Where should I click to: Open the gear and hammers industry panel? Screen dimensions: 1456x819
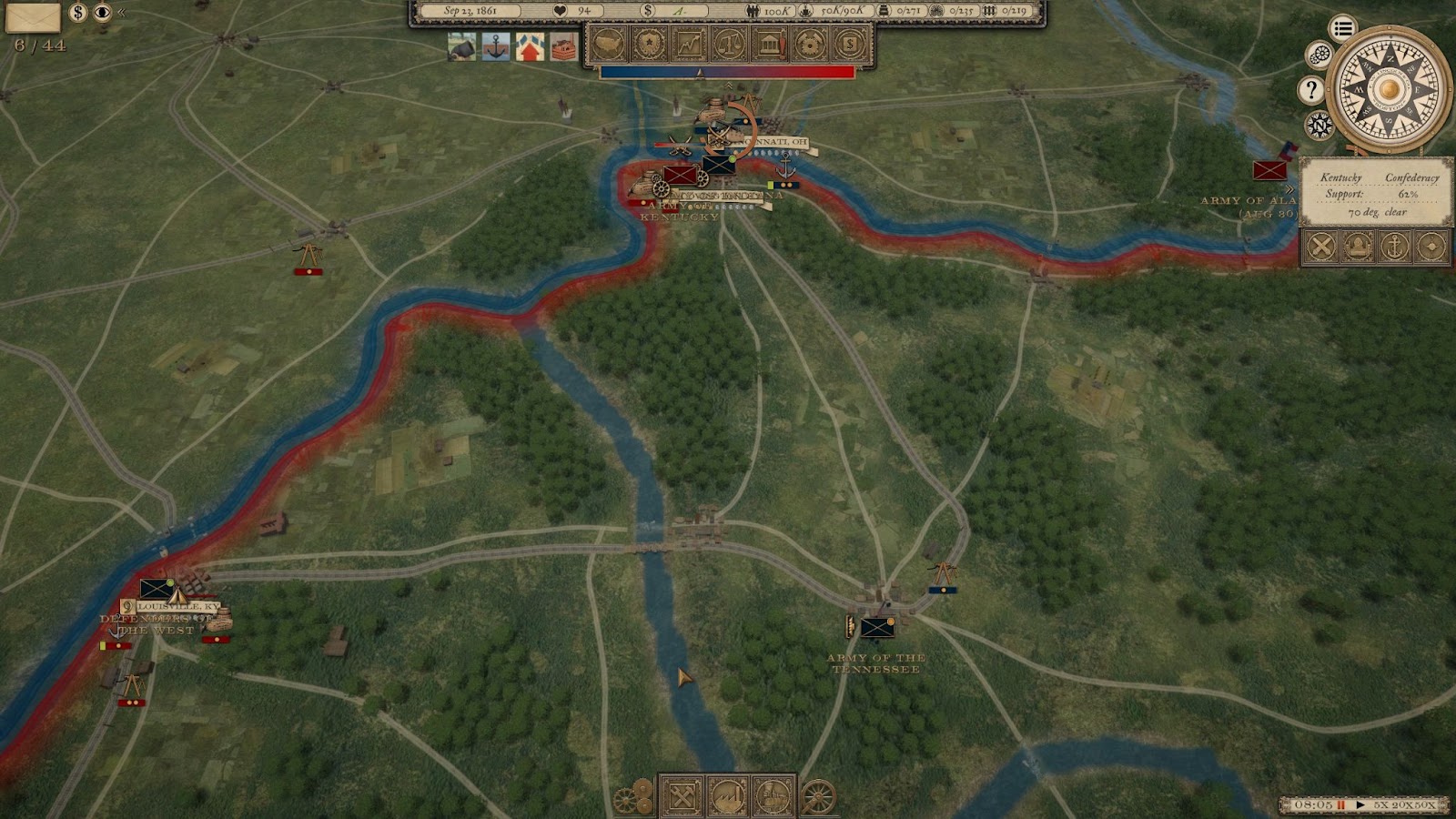809,44
